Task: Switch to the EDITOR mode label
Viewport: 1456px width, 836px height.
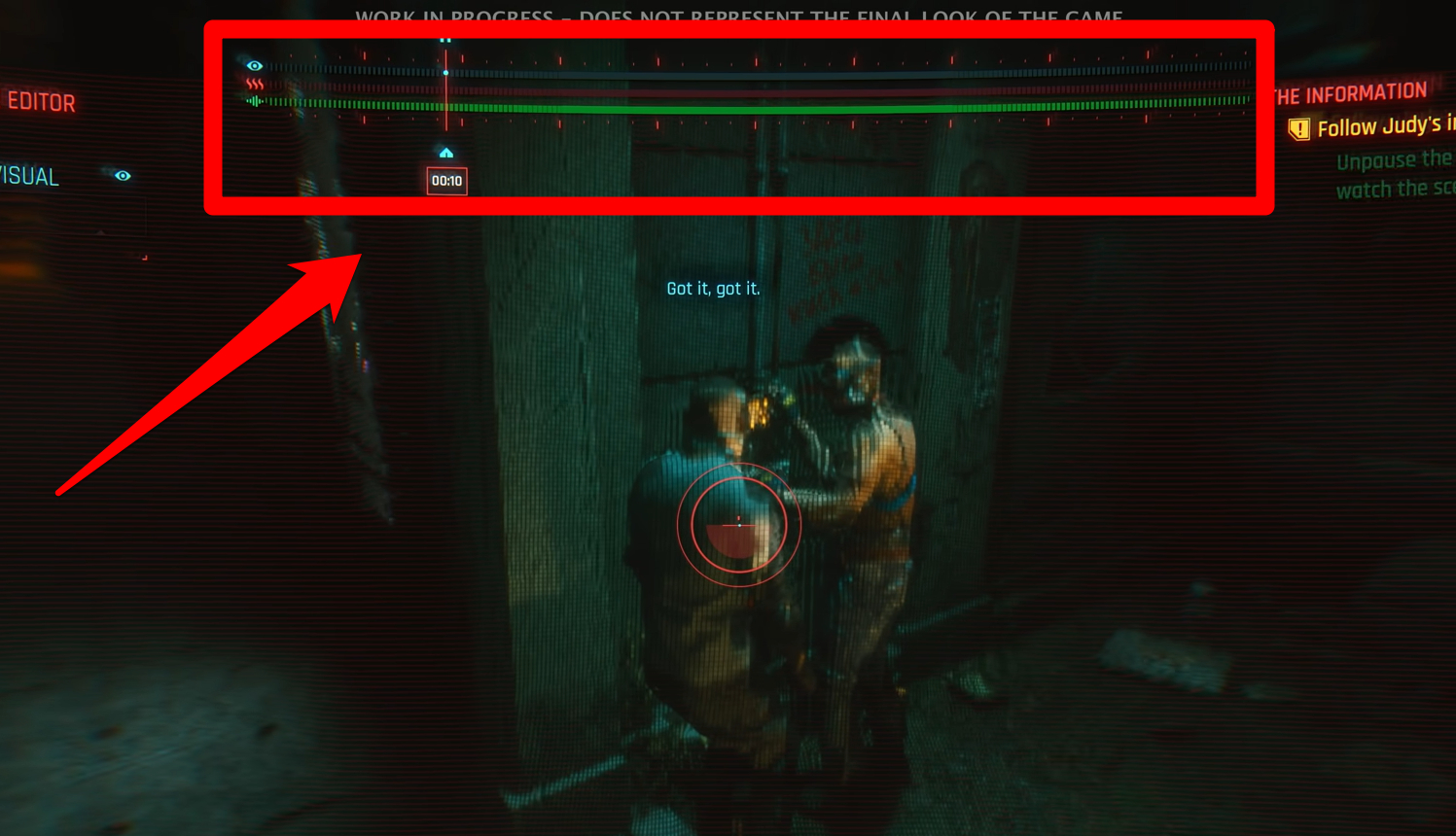Action: [x=41, y=102]
